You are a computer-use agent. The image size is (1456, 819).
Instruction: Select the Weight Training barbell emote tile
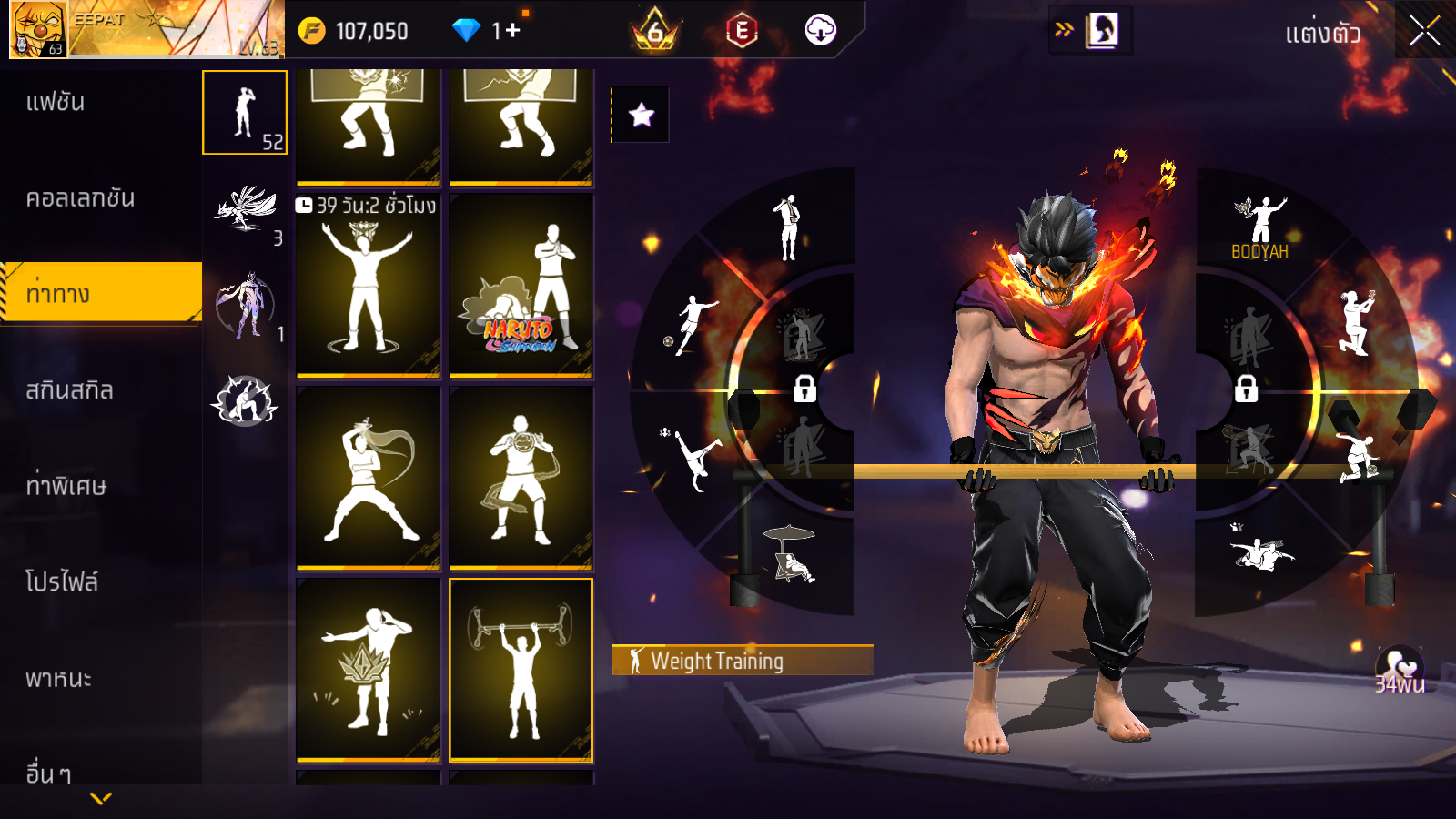(x=521, y=670)
